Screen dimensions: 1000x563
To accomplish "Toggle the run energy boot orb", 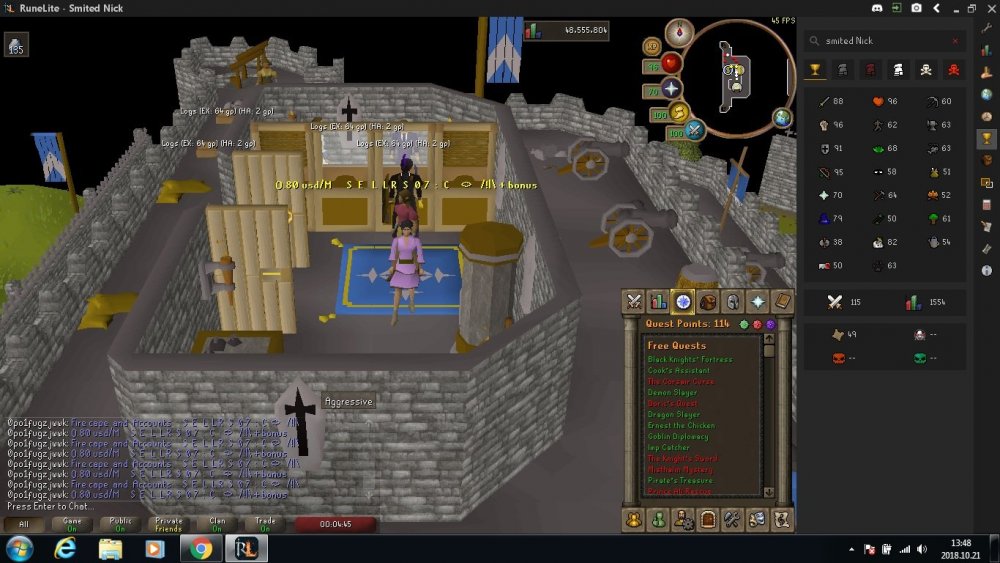I will click(677, 111).
